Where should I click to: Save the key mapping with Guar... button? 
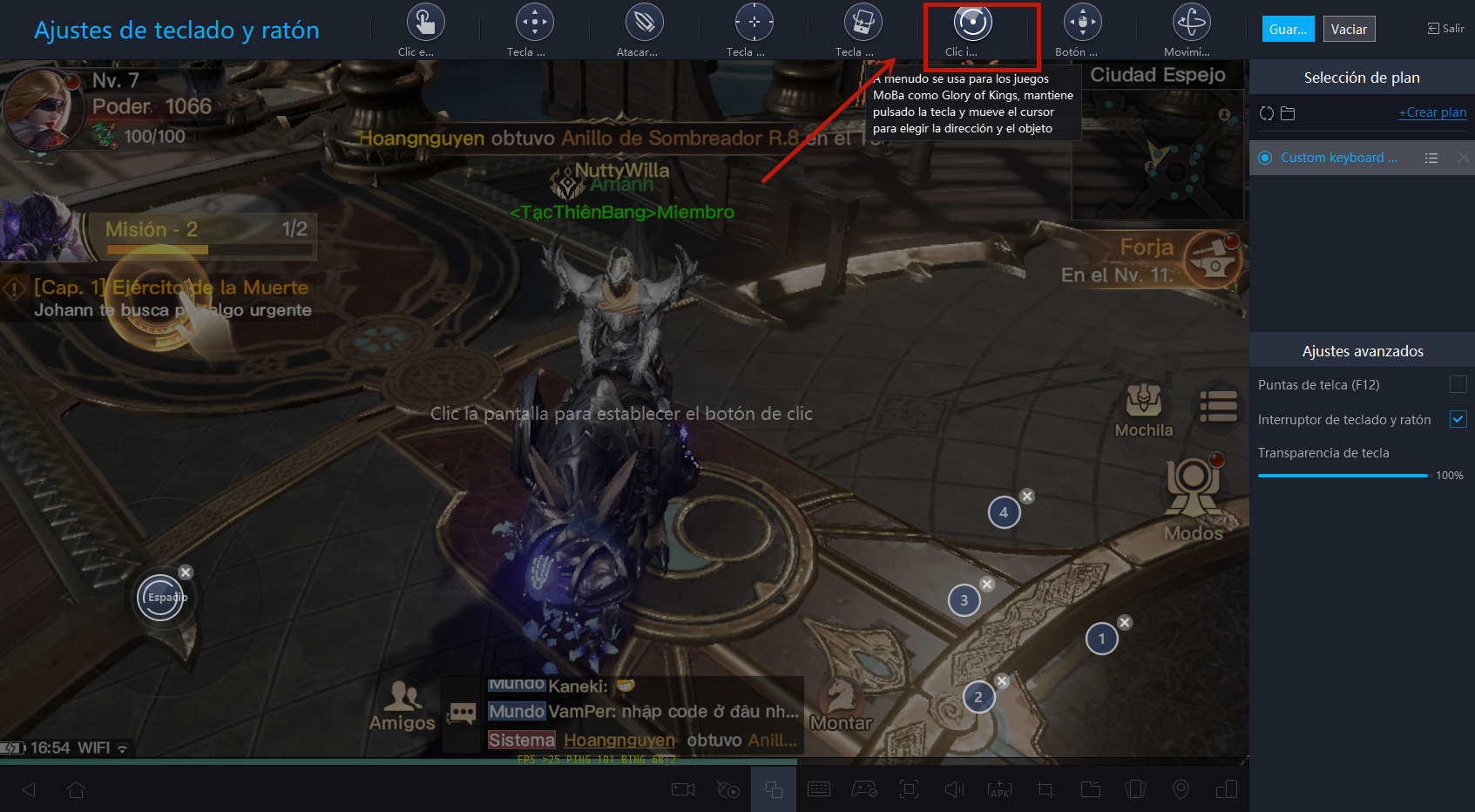[x=1288, y=29]
